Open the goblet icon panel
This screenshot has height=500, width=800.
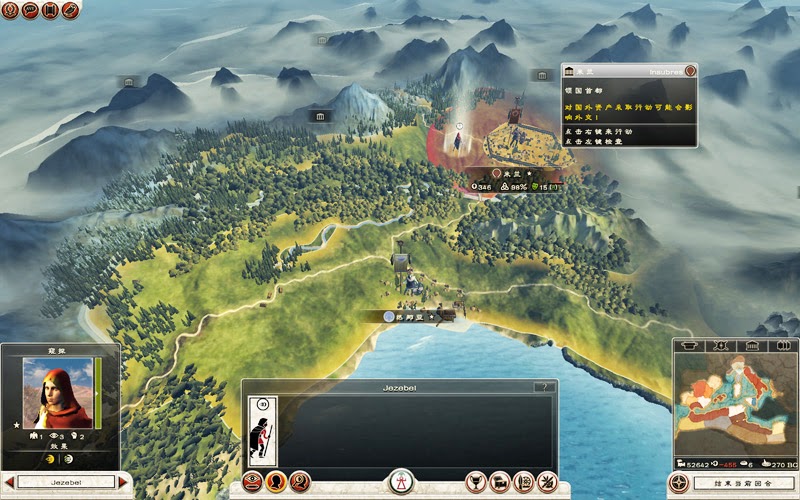[x=477, y=481]
